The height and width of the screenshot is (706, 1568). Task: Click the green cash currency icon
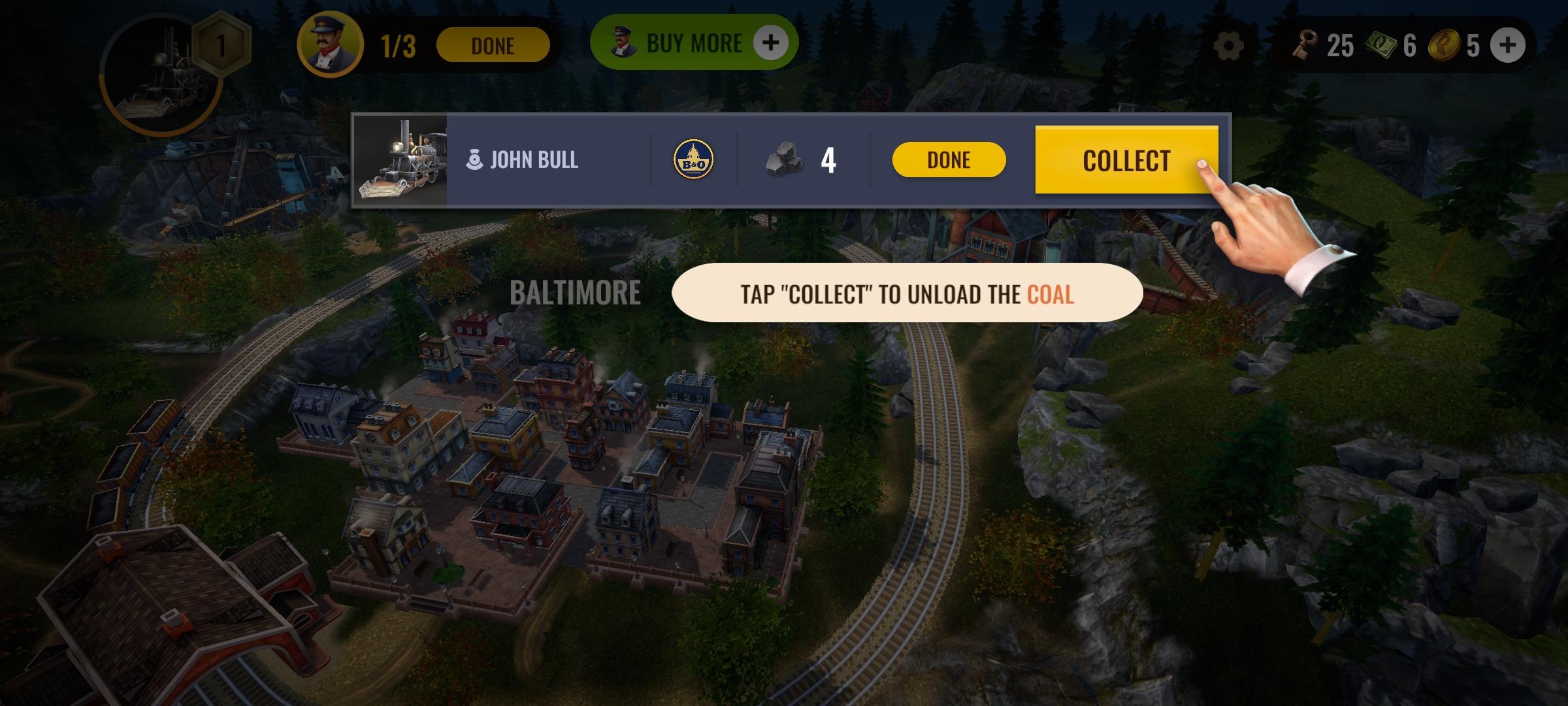(1380, 44)
